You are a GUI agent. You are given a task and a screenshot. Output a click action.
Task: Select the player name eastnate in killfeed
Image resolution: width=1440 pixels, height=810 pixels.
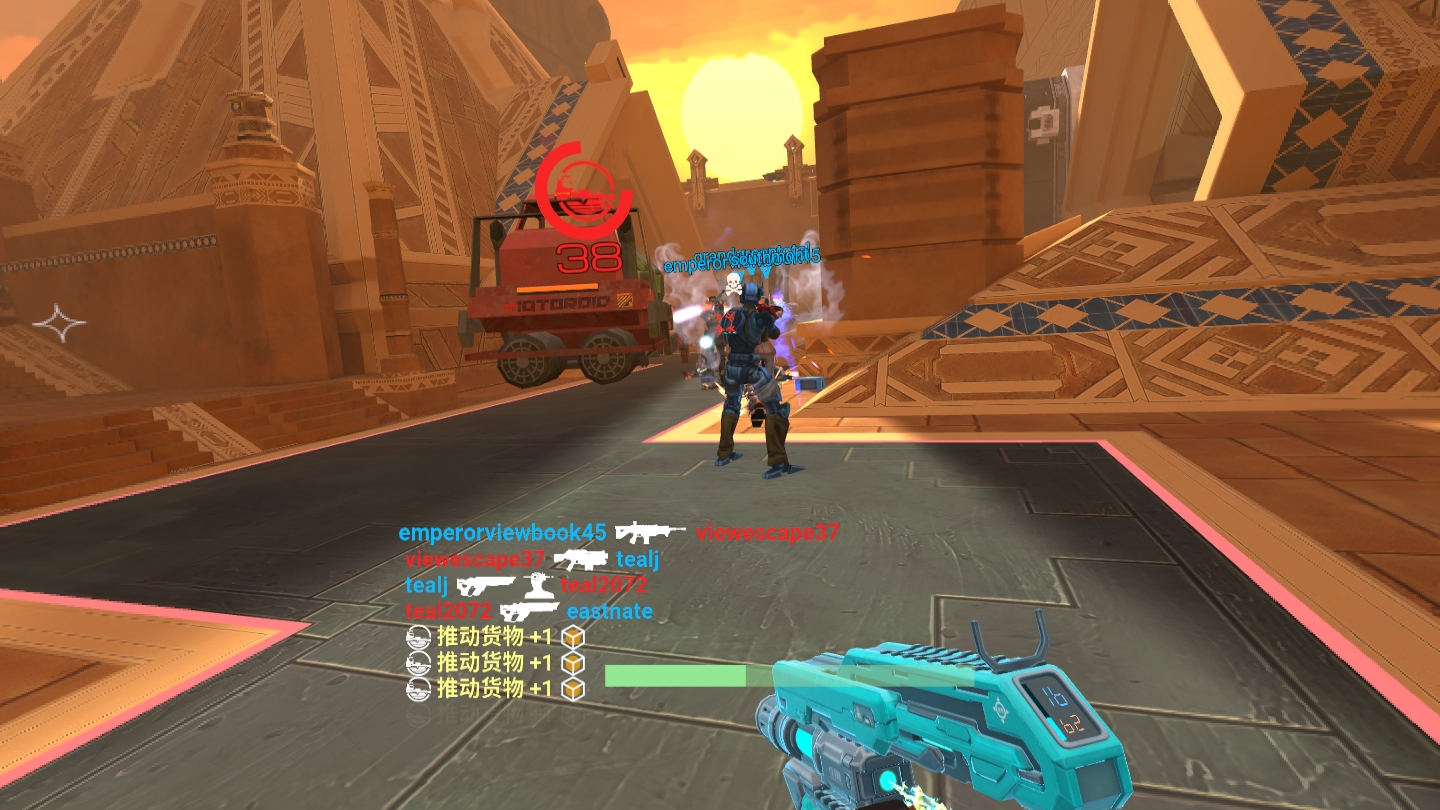611,611
